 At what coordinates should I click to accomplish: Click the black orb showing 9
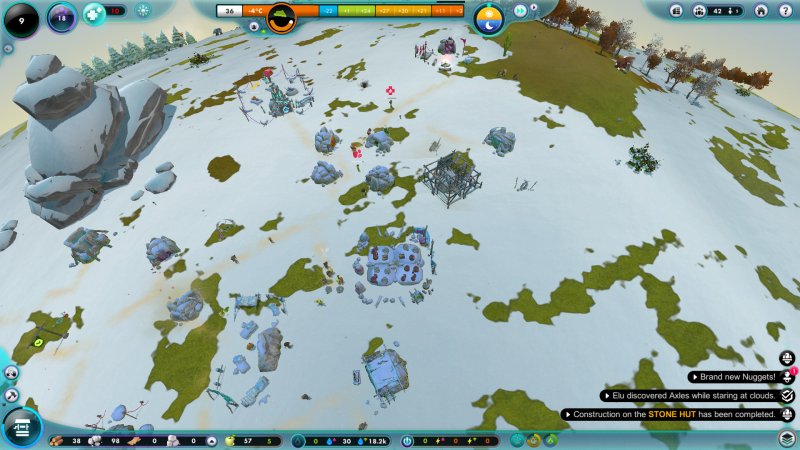click(20, 18)
